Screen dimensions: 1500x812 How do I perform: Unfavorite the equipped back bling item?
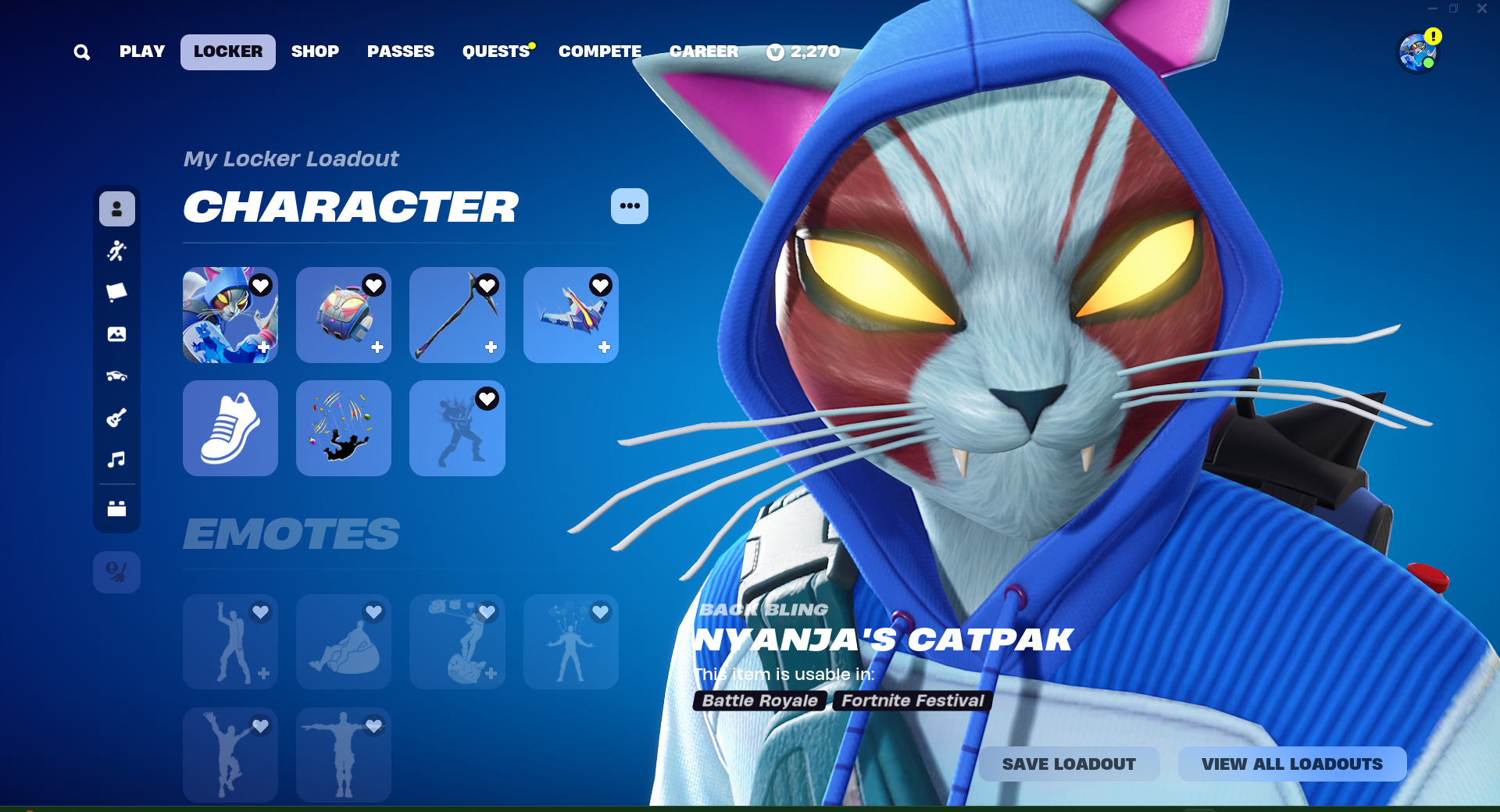[375, 287]
